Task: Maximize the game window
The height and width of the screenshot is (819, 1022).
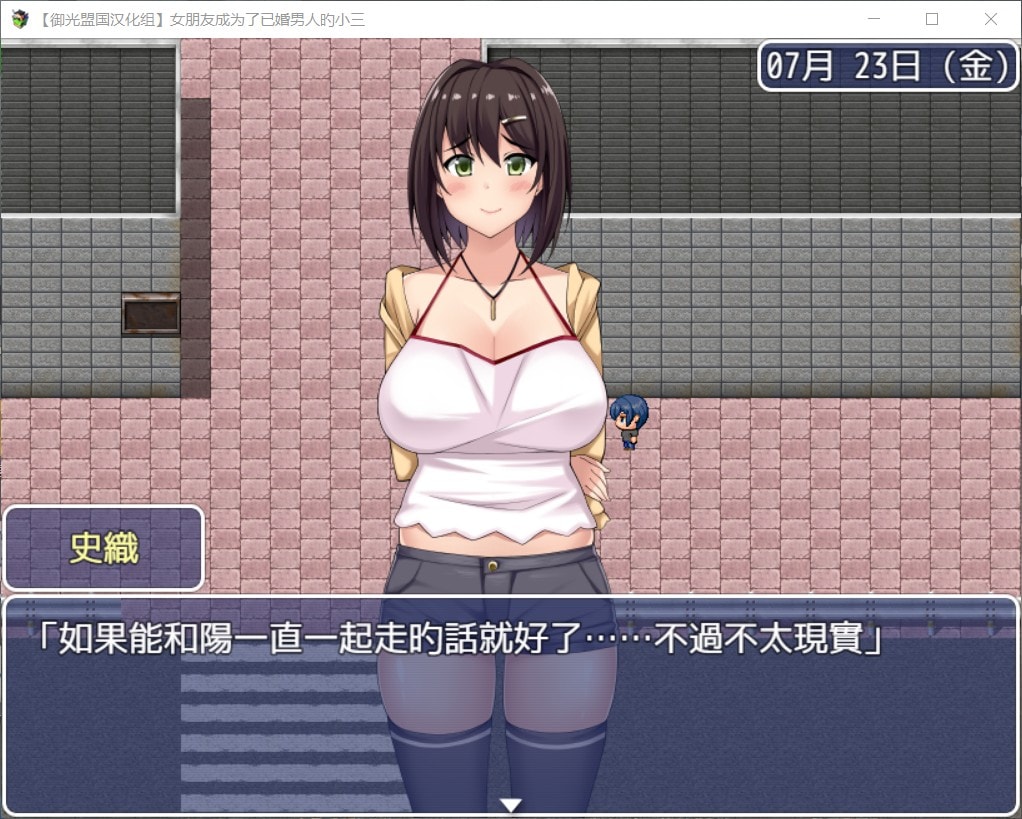Action: [x=932, y=19]
